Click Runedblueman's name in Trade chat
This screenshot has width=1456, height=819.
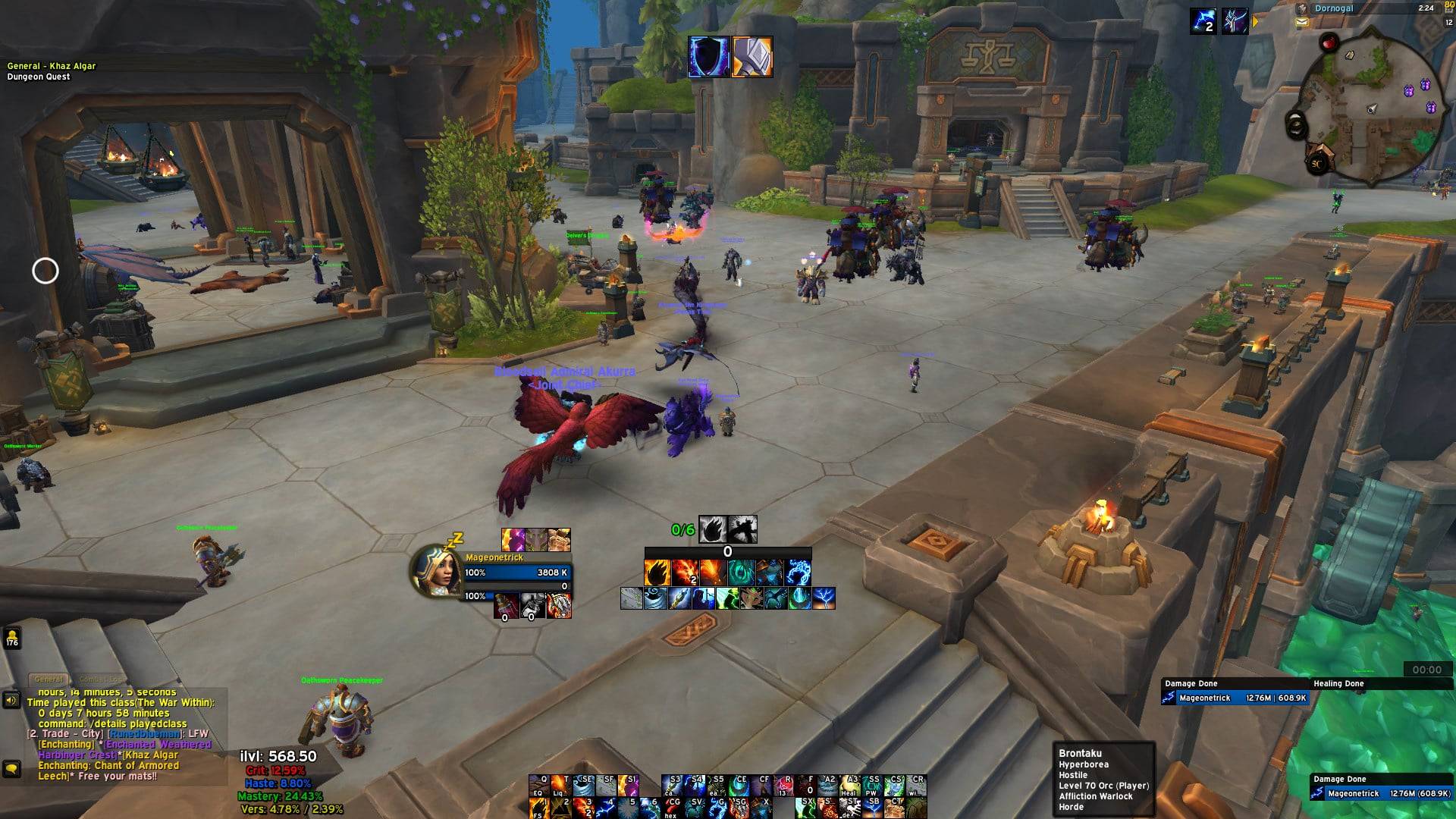click(x=145, y=734)
